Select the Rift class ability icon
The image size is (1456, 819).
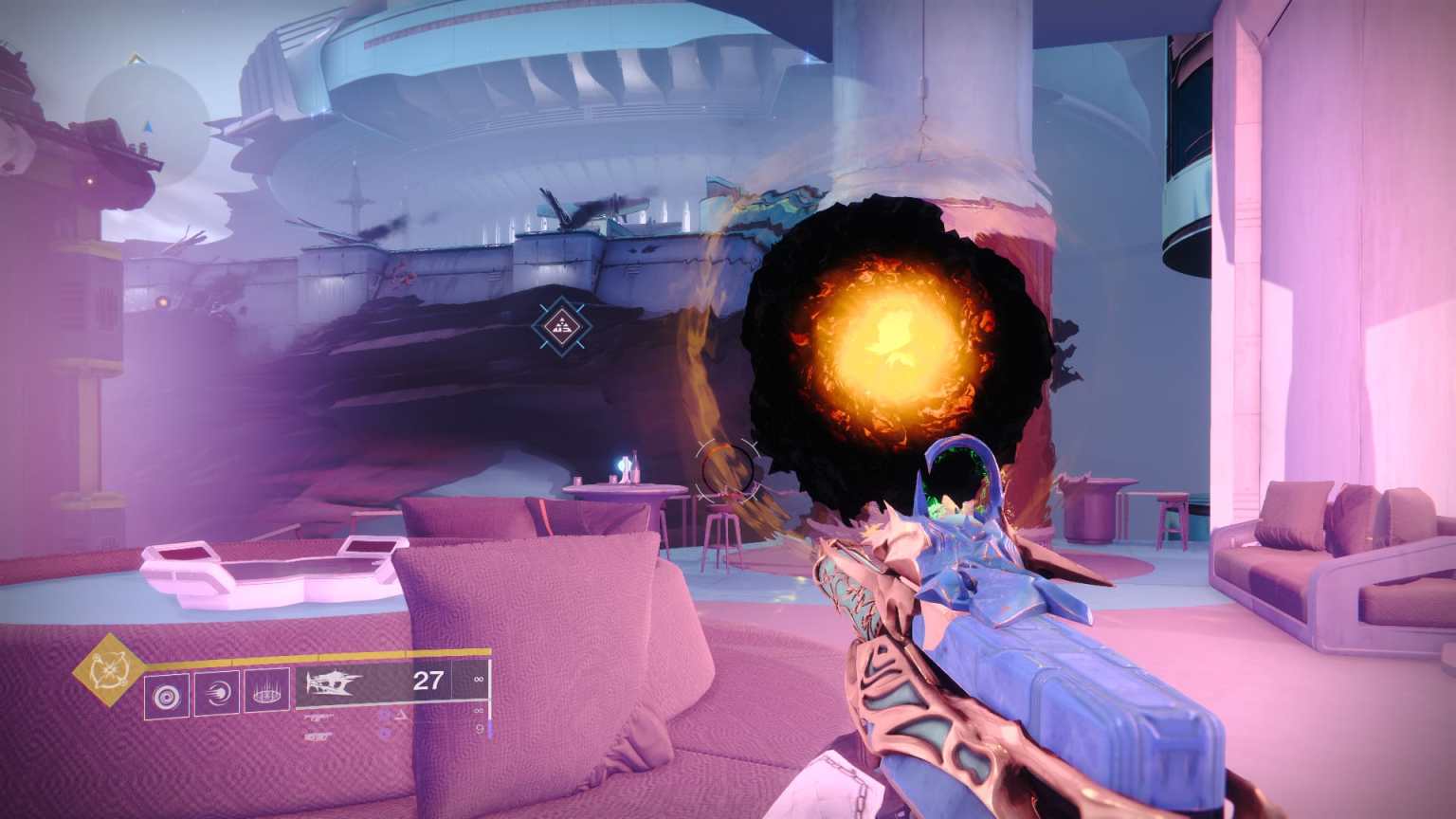pyautogui.click(x=267, y=690)
